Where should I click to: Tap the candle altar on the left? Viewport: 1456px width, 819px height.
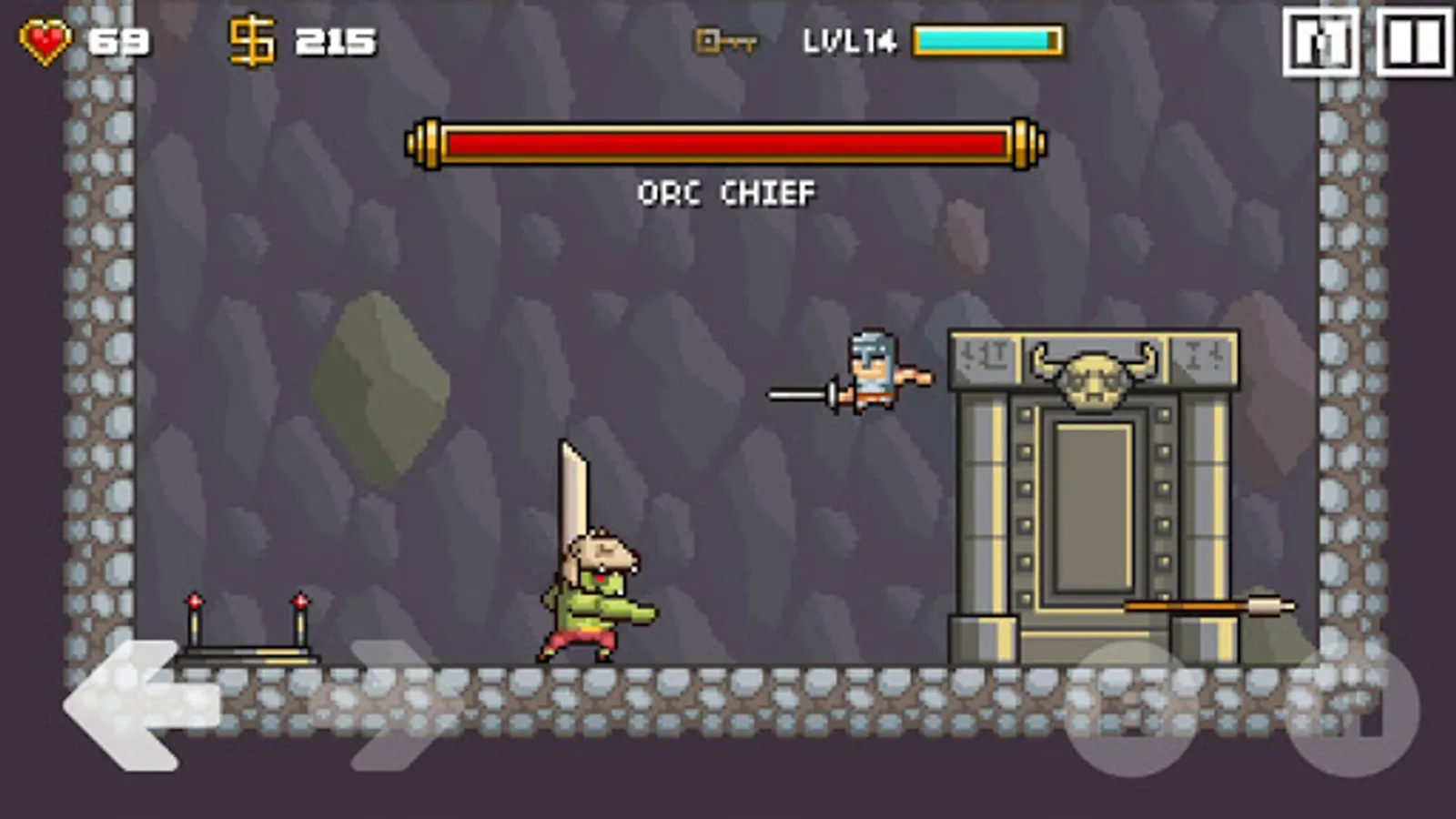pos(248,632)
